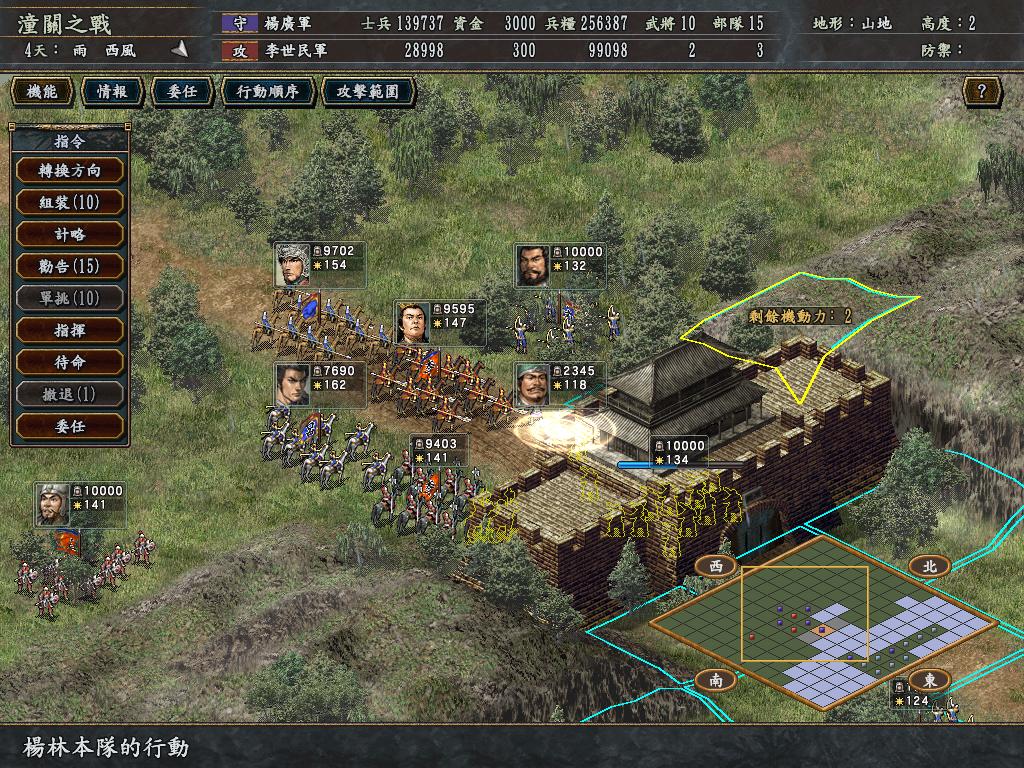Image resolution: width=1024 pixels, height=768 pixels.
Task: Open the 計略 stratagem command
Action: [x=69, y=234]
